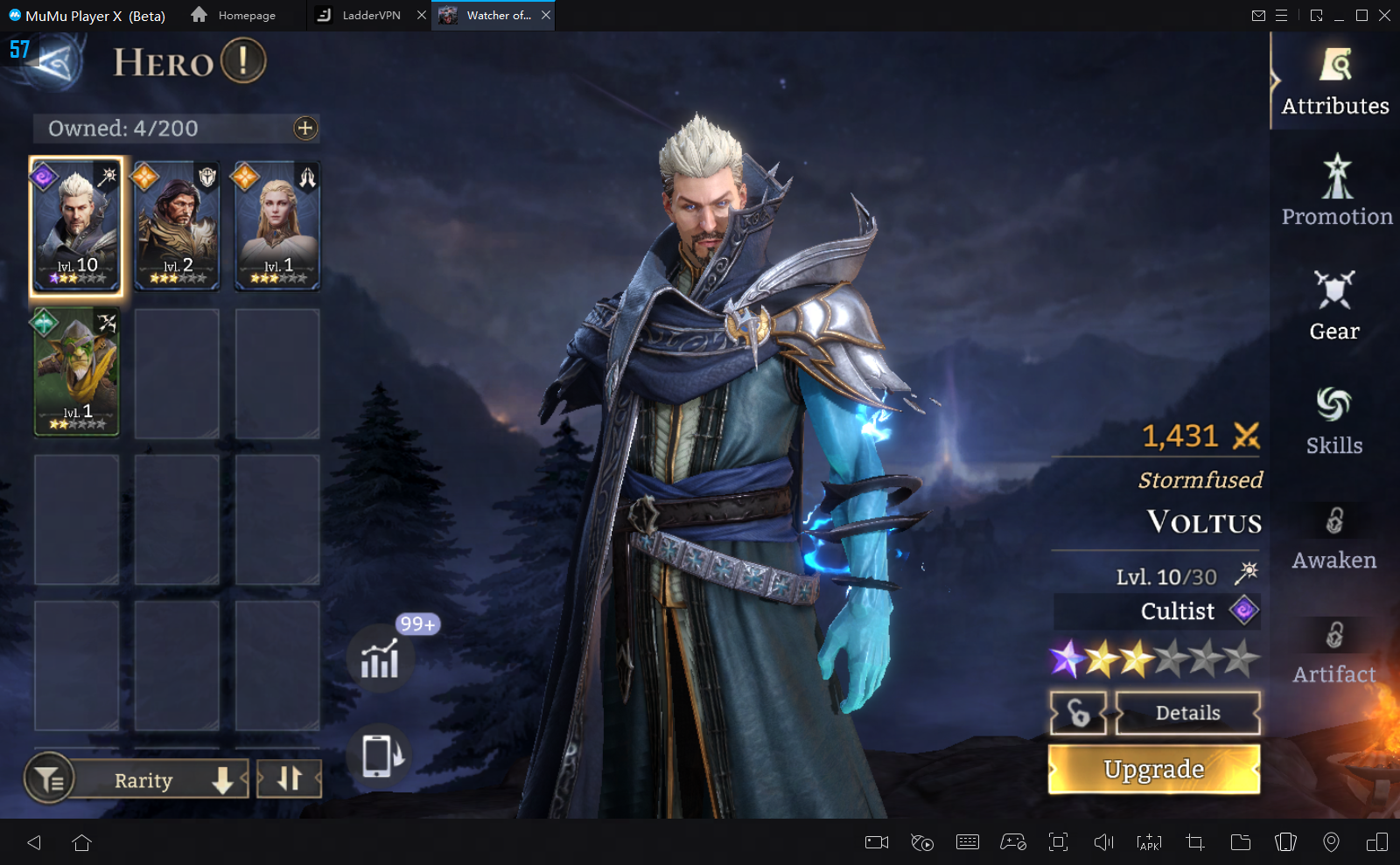Select the level 10 Voltus hero card
1400x865 pixels.
click(77, 225)
